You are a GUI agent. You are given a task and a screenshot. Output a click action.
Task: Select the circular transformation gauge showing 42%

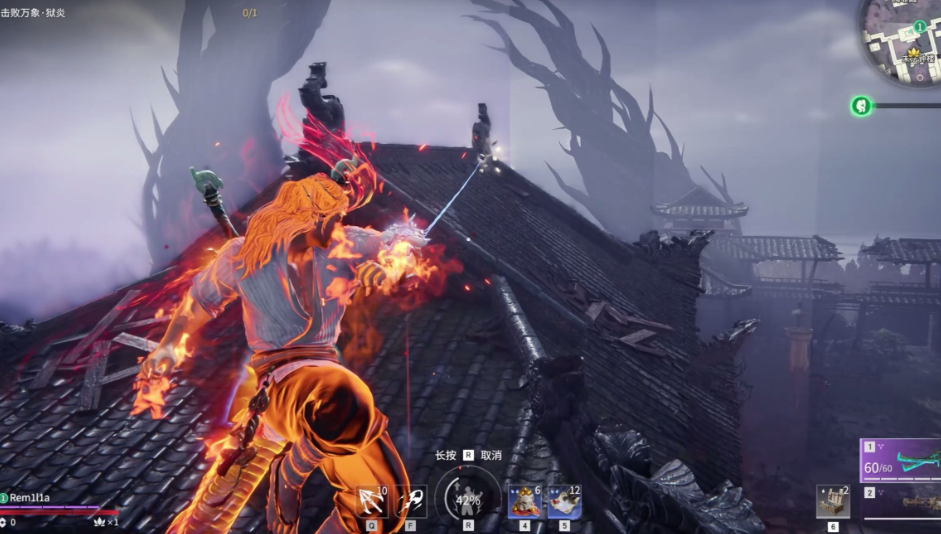click(468, 499)
